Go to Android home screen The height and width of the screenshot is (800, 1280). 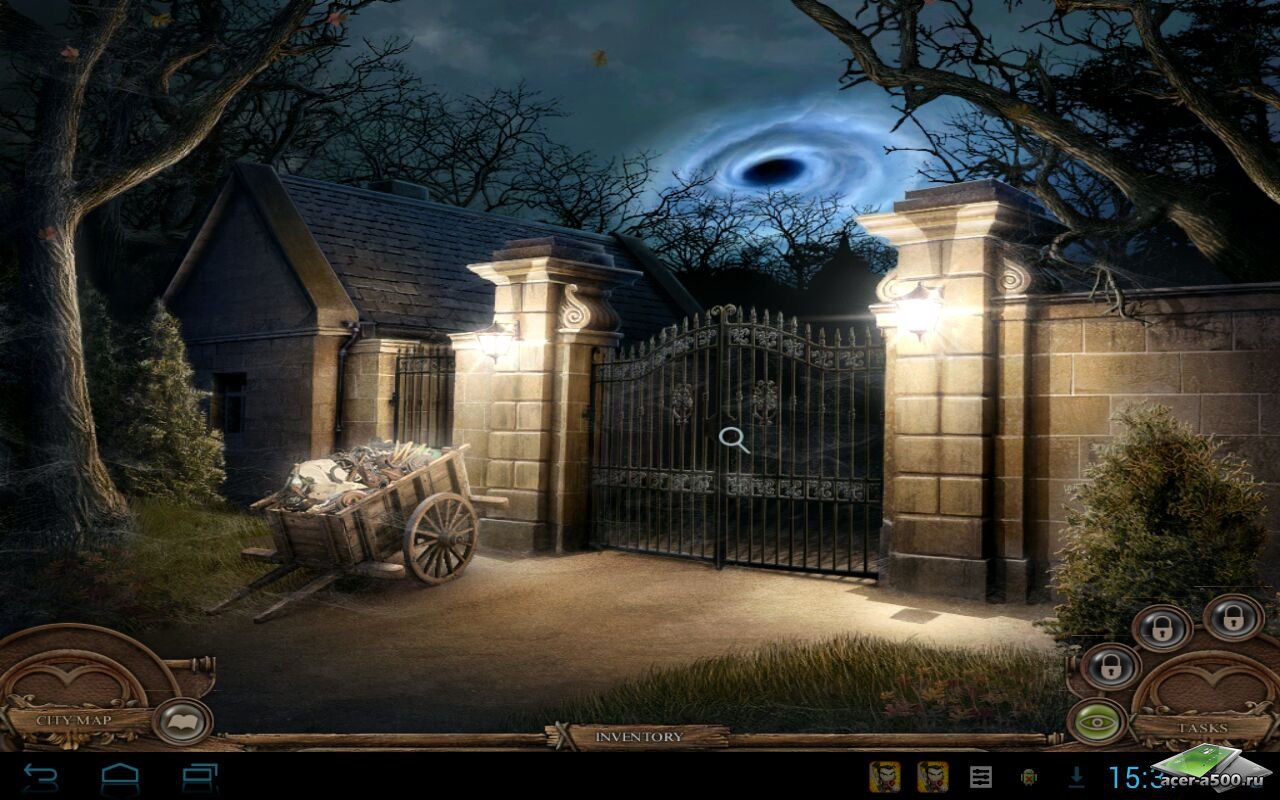(120, 776)
